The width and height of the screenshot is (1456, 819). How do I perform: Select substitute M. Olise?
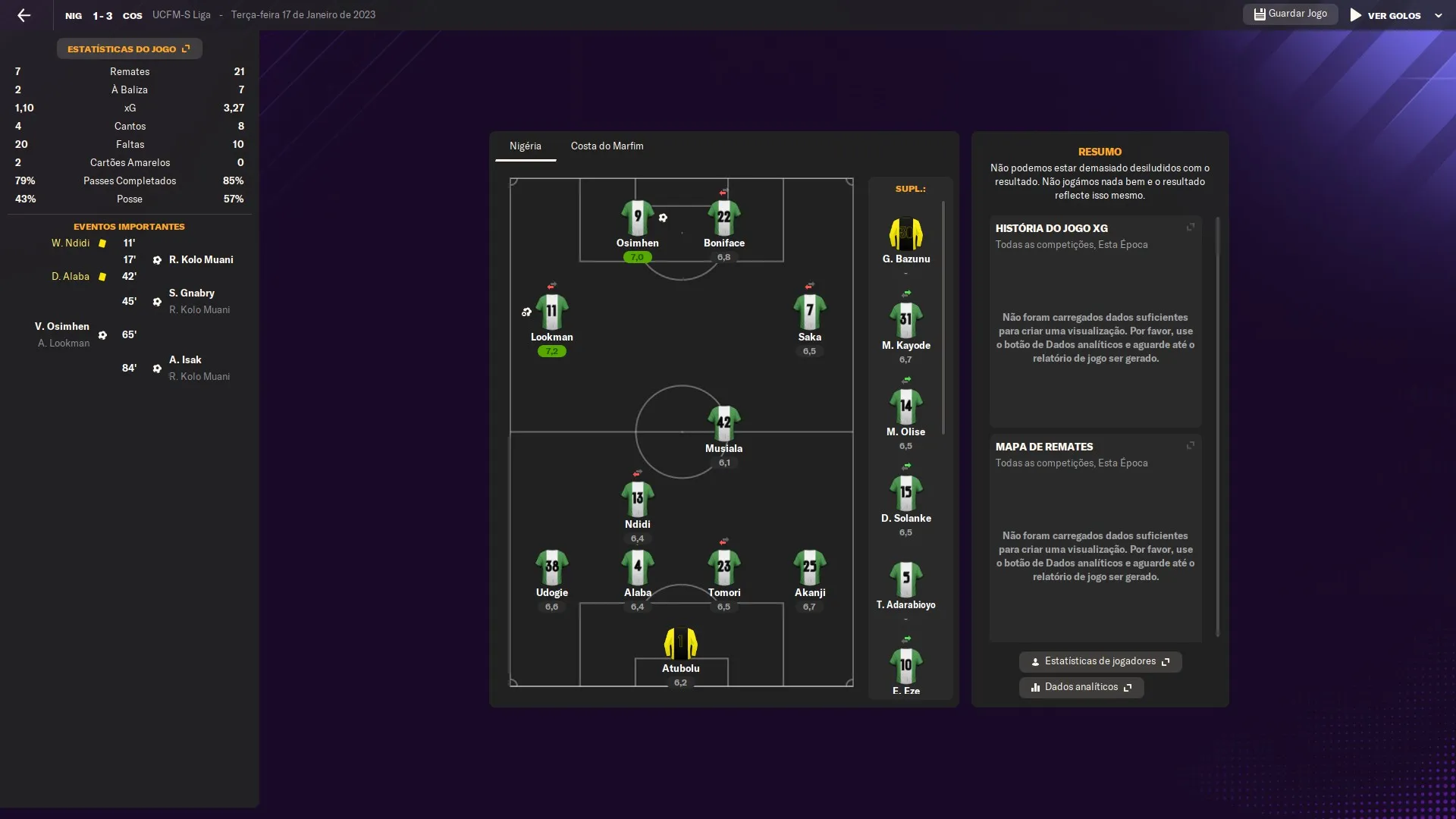[x=905, y=408]
